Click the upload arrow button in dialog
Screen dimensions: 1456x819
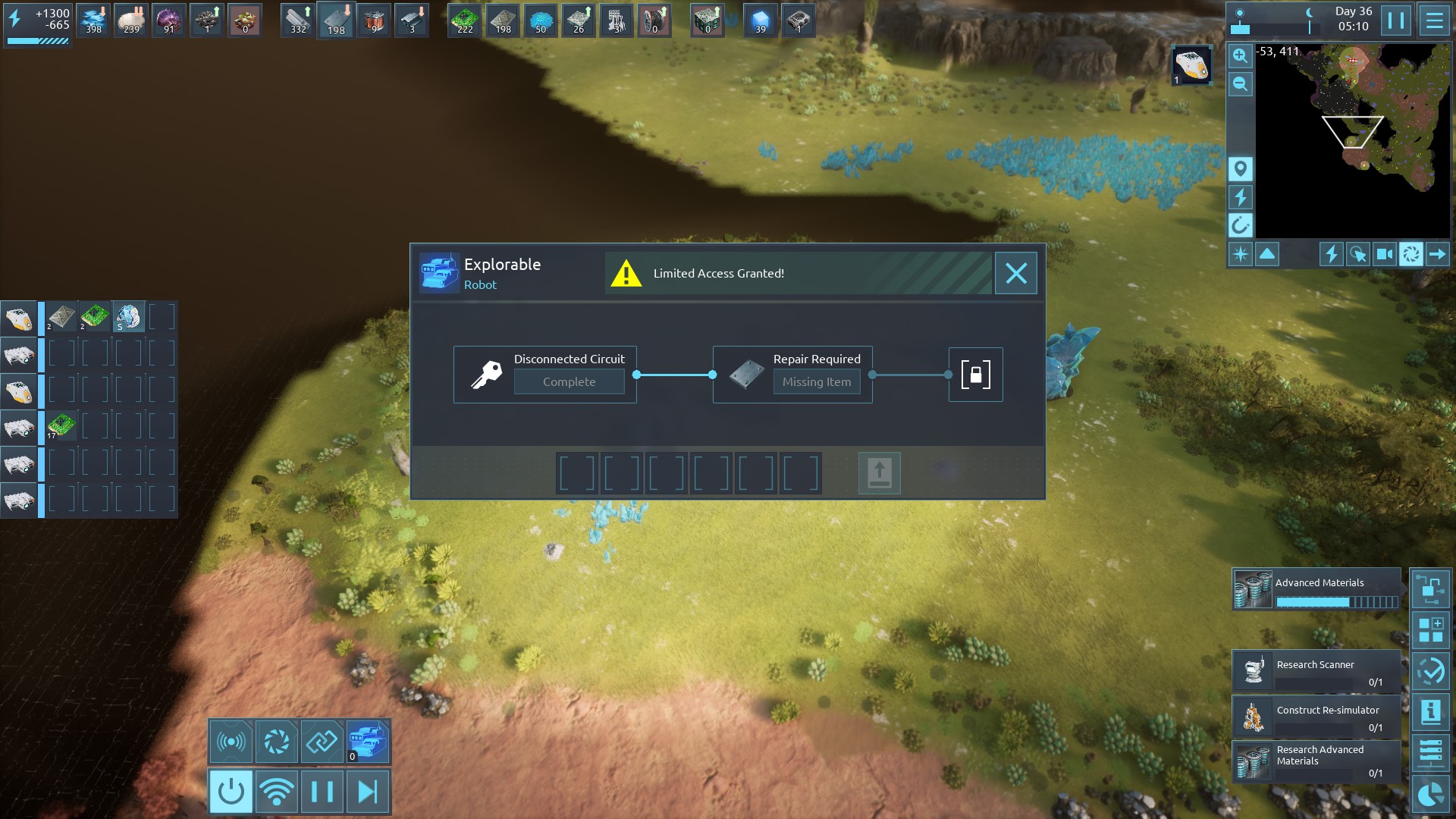tap(879, 473)
